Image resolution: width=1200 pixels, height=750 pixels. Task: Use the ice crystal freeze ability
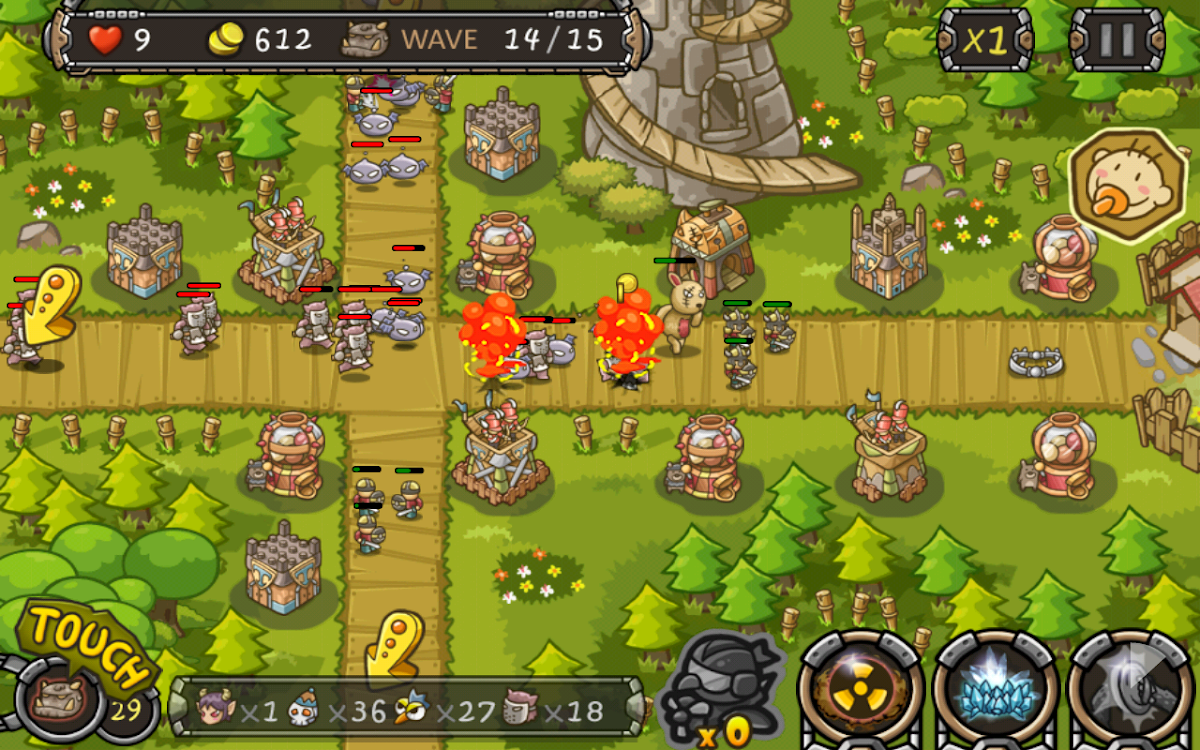tap(996, 690)
